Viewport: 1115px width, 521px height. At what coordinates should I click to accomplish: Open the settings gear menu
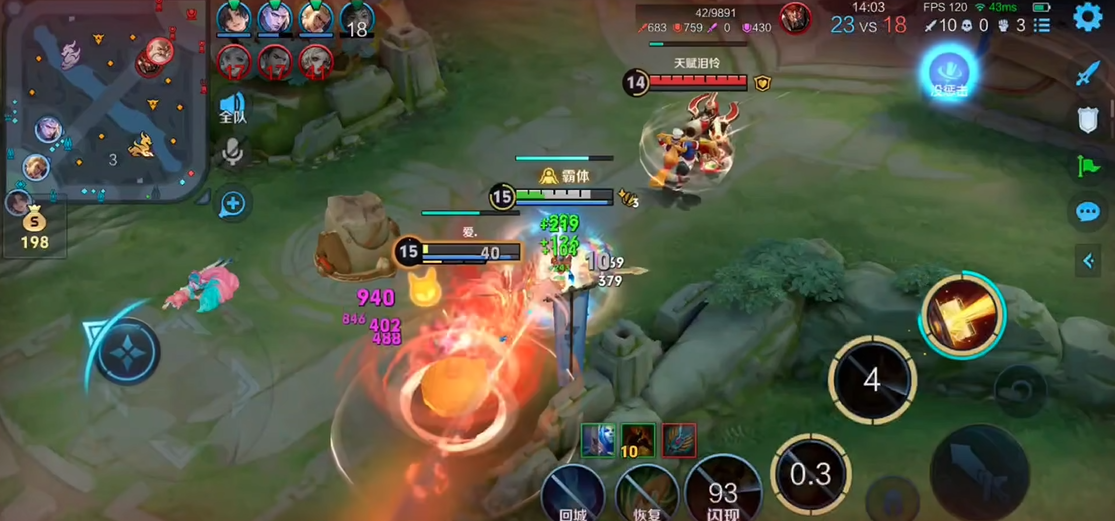tap(1088, 17)
